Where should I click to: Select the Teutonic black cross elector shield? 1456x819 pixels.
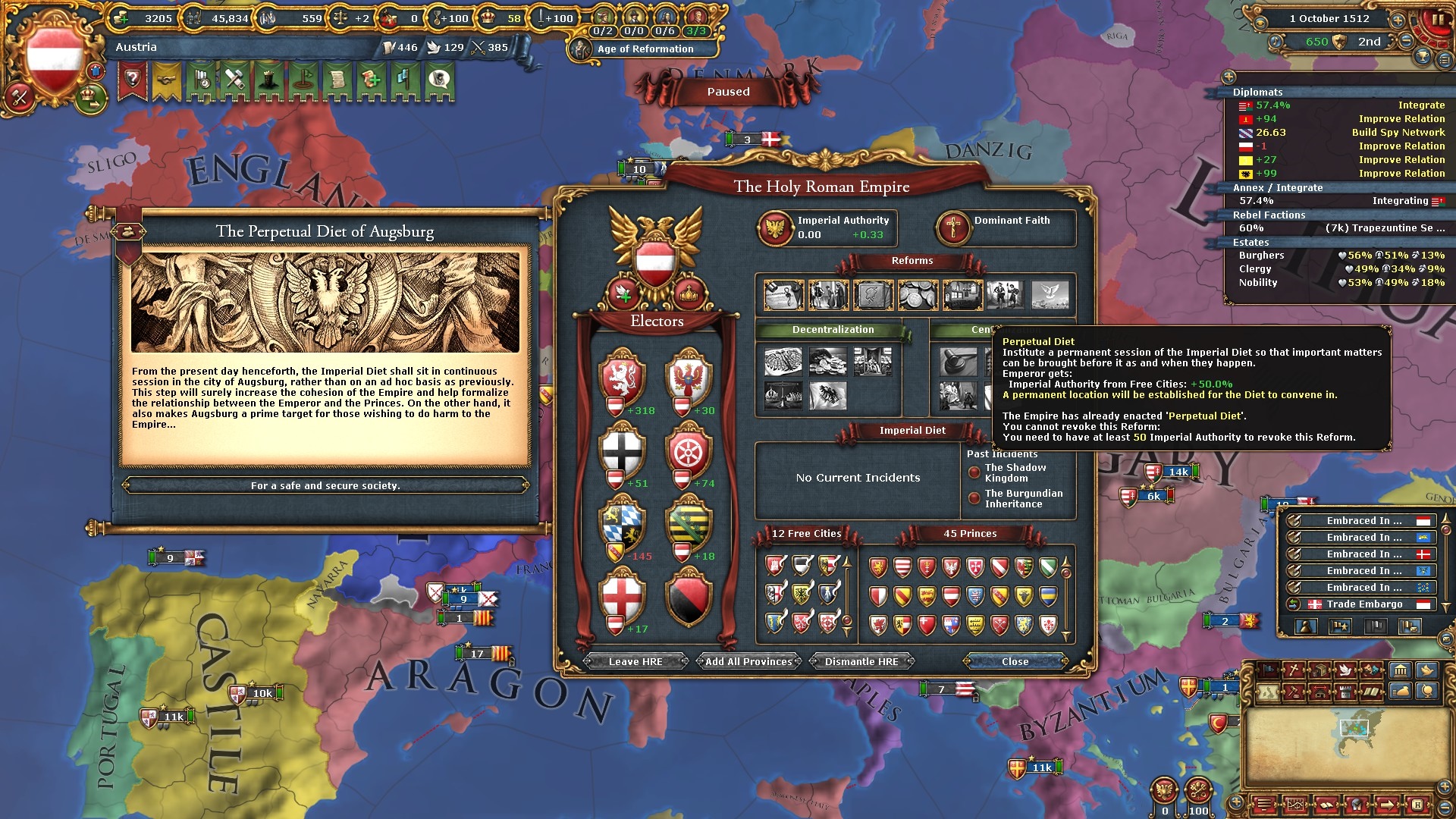coord(623,450)
